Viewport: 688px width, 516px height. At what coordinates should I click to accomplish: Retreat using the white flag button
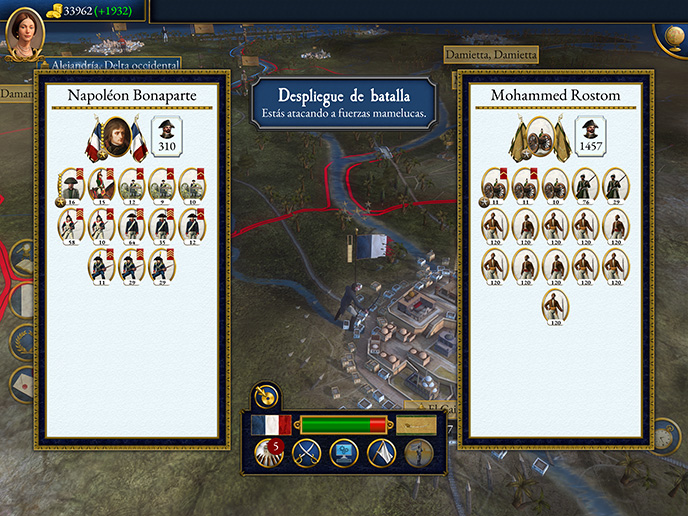(381, 454)
